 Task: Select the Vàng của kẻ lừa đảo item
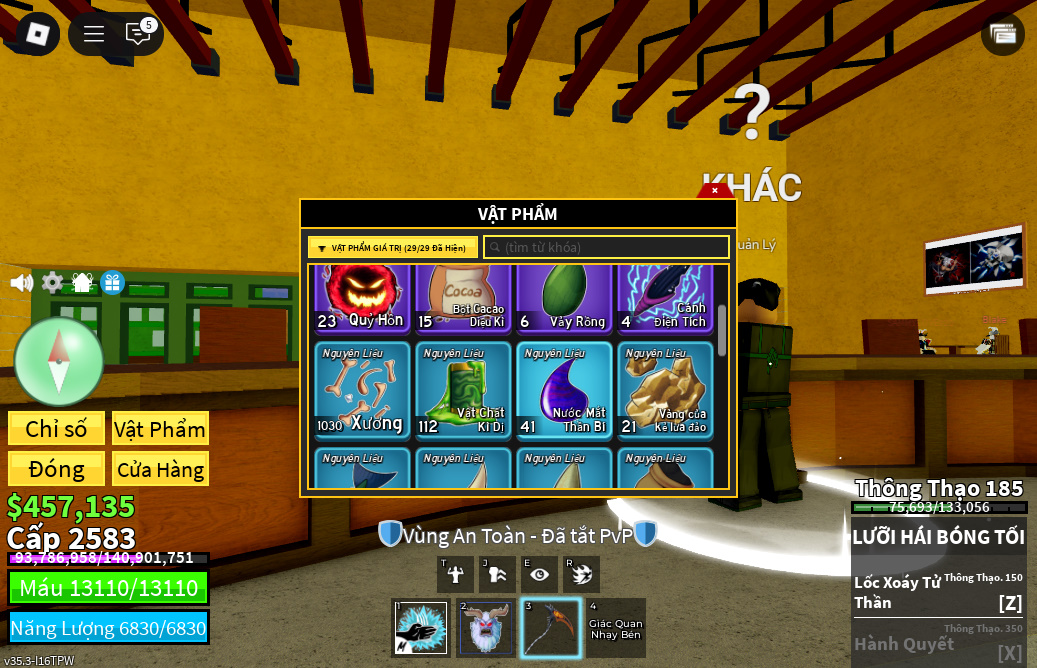(665, 390)
